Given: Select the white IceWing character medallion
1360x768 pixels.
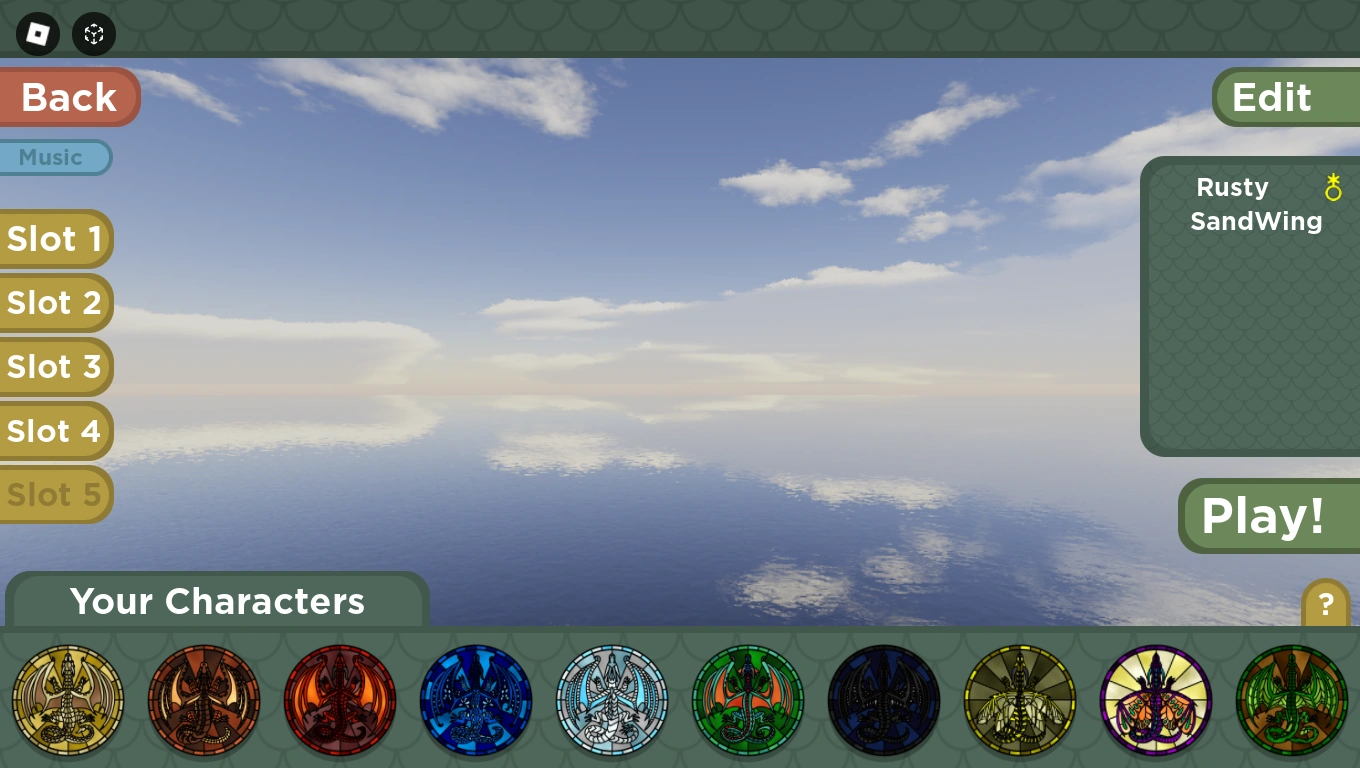Looking at the screenshot, I should (x=612, y=700).
